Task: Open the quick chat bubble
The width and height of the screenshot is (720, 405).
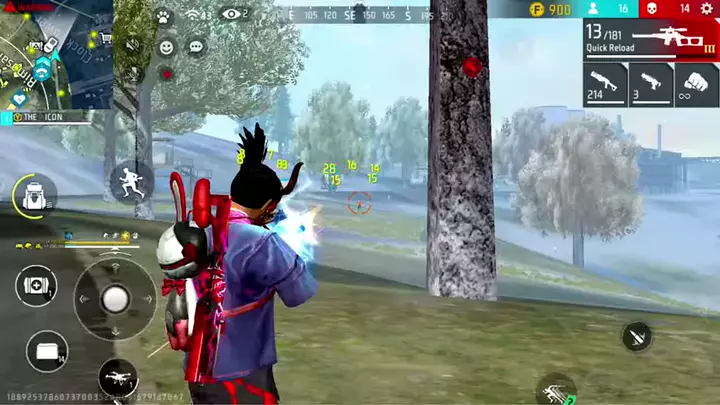Action: point(196,47)
